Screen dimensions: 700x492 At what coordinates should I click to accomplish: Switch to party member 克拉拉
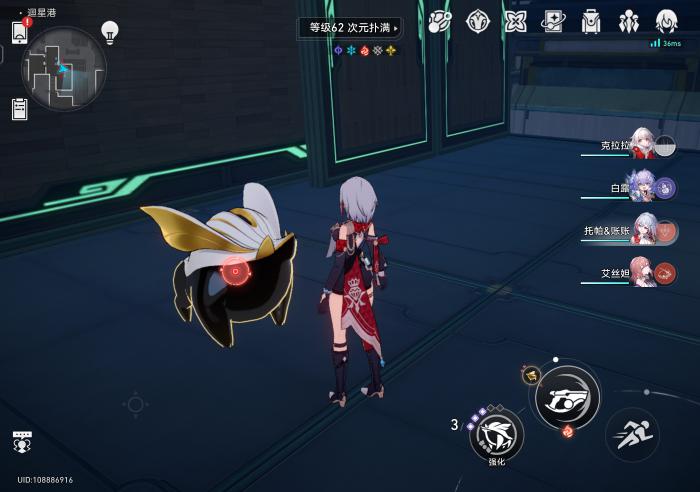tap(641, 146)
